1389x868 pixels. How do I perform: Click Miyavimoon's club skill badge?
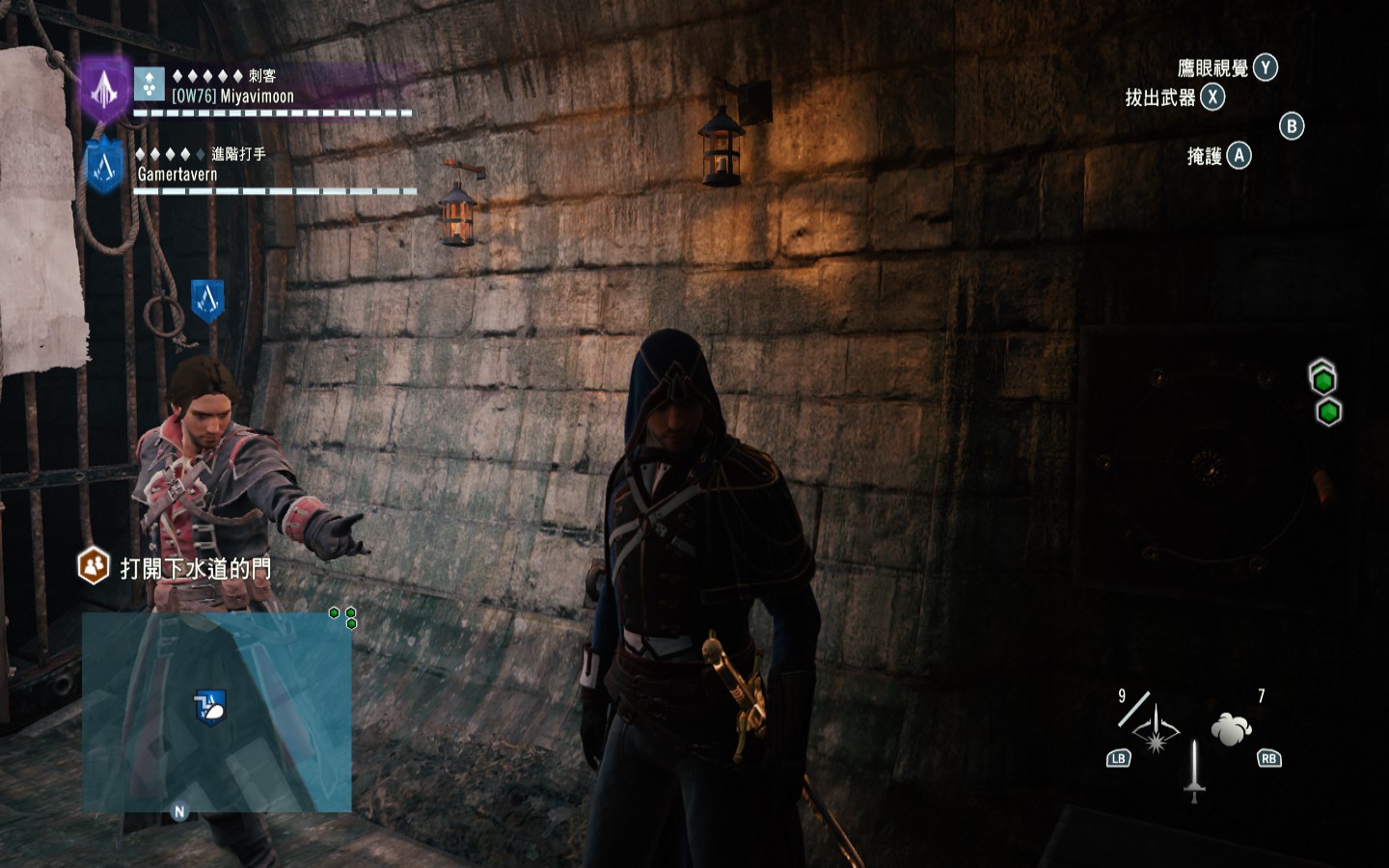(x=150, y=85)
